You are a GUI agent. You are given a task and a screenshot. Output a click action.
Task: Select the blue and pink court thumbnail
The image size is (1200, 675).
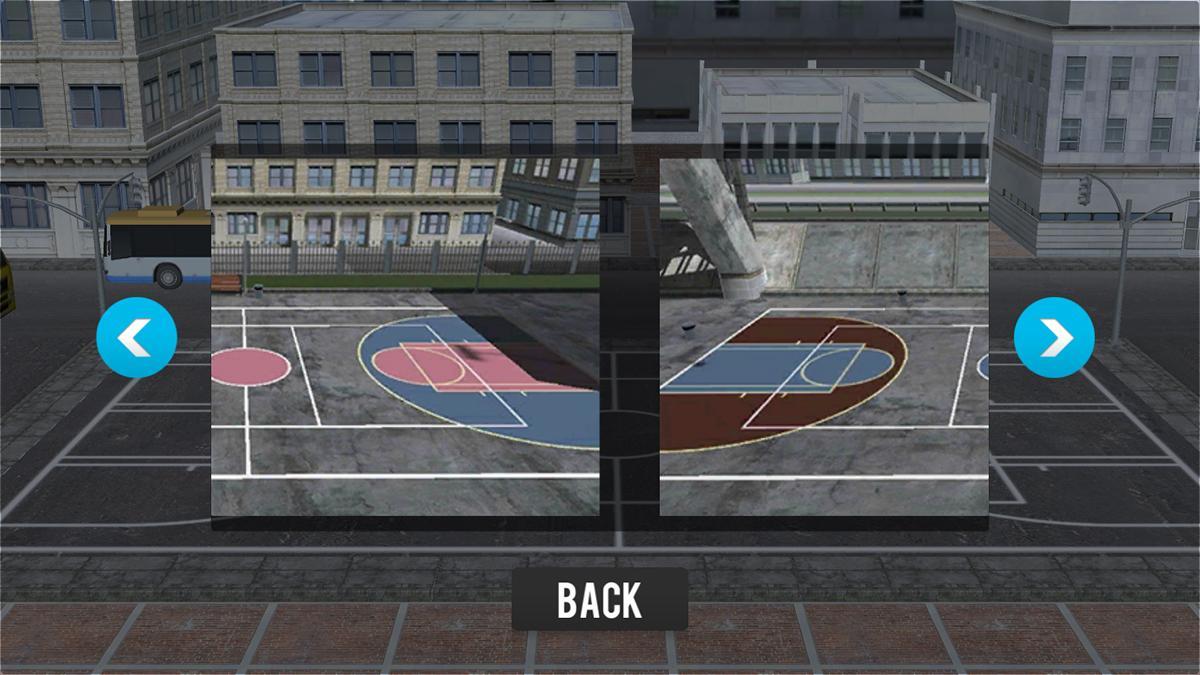click(x=405, y=335)
